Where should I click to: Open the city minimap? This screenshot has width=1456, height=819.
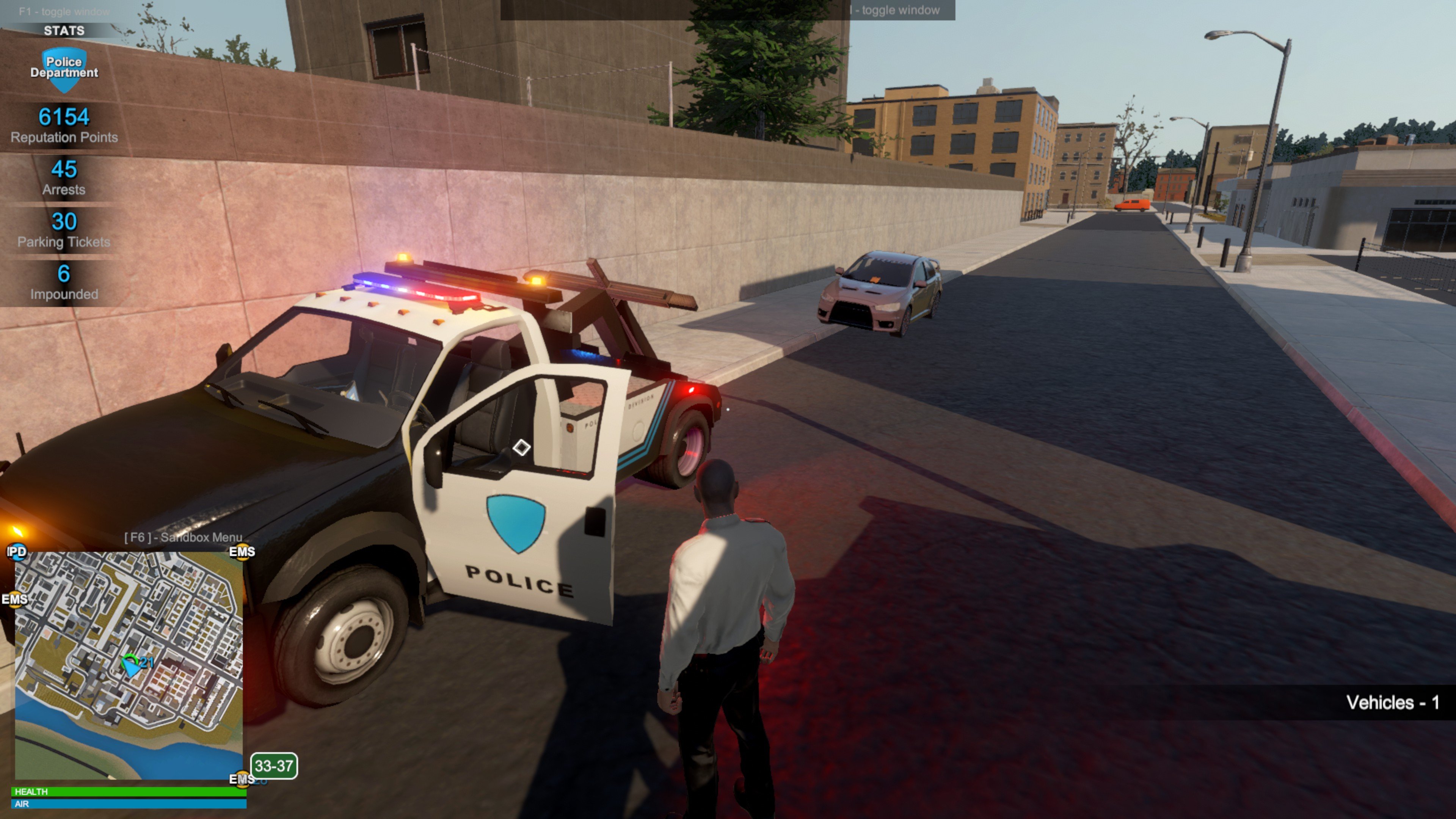tap(129, 666)
